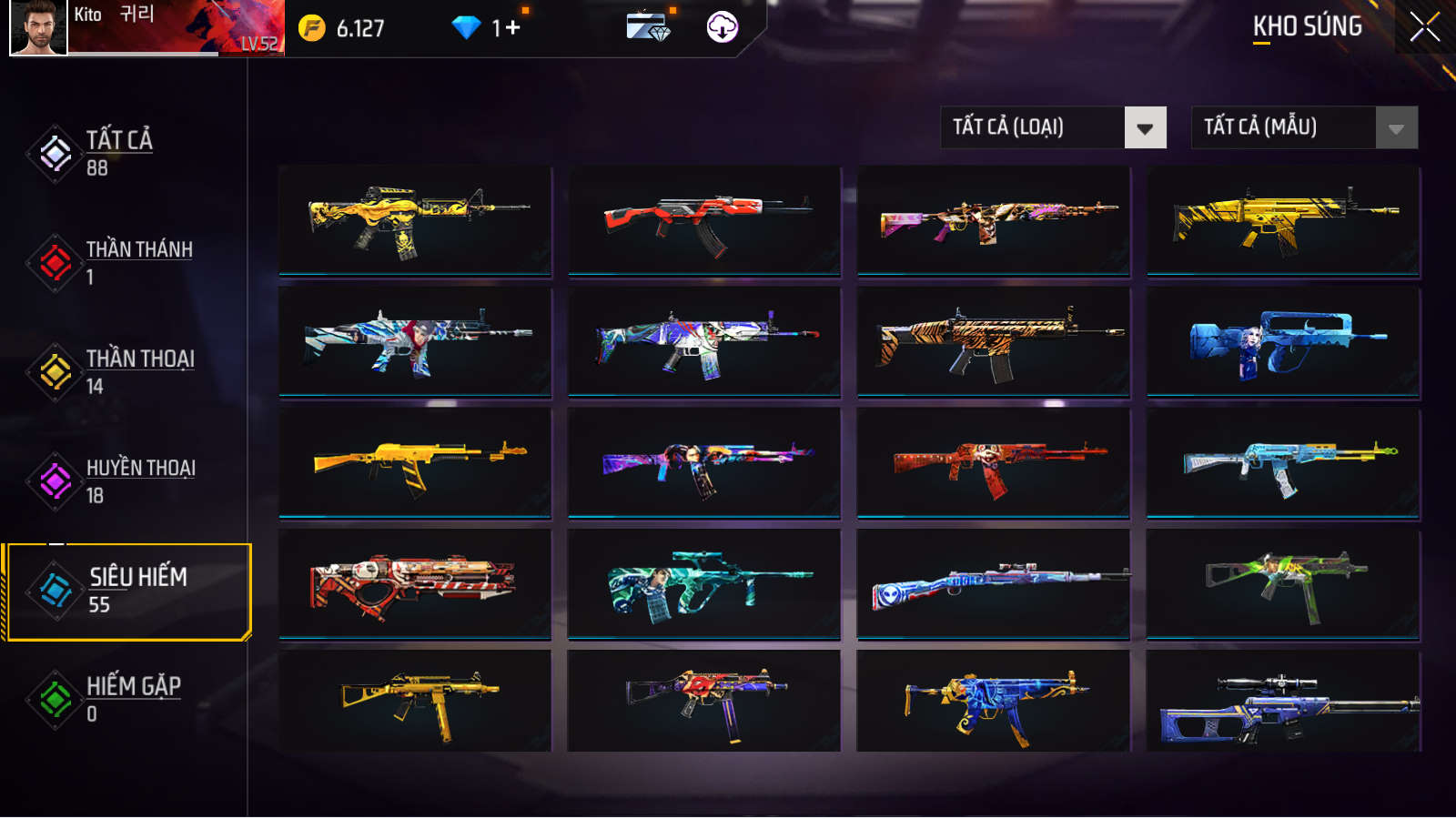Open the cloud download icon
Image resolution: width=1456 pixels, height=819 pixels.
722,27
